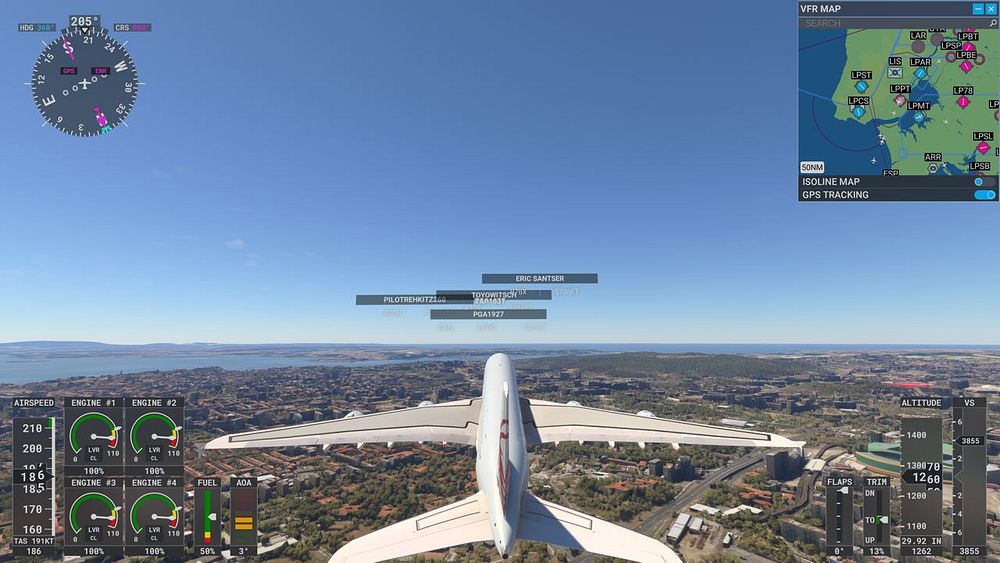
Task: Select the LPMT airport marker
Action: [x=918, y=117]
